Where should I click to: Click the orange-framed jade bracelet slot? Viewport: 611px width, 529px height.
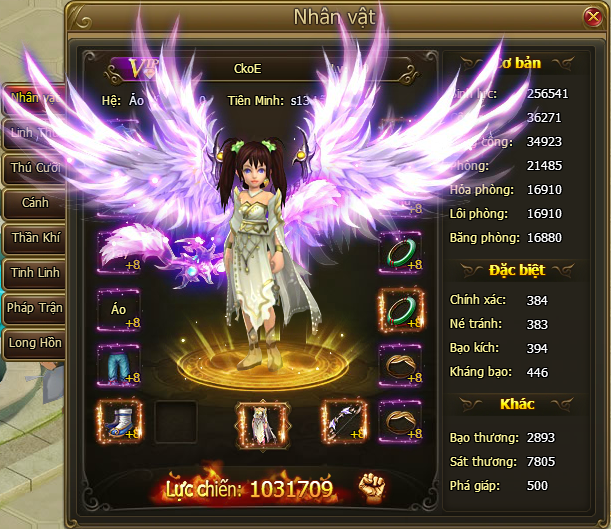tap(400, 310)
